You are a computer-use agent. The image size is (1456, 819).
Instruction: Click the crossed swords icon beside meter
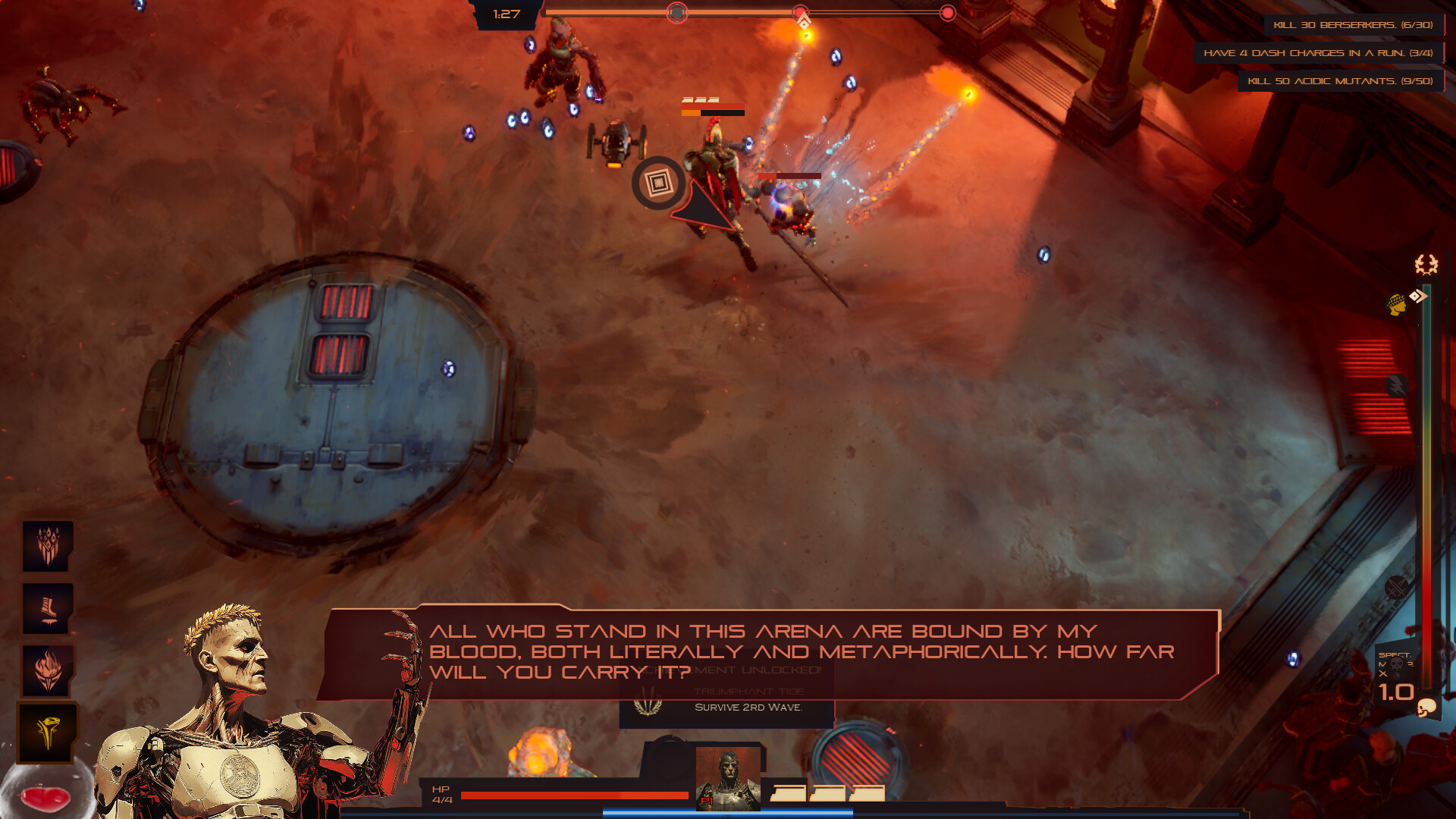pos(1396,586)
